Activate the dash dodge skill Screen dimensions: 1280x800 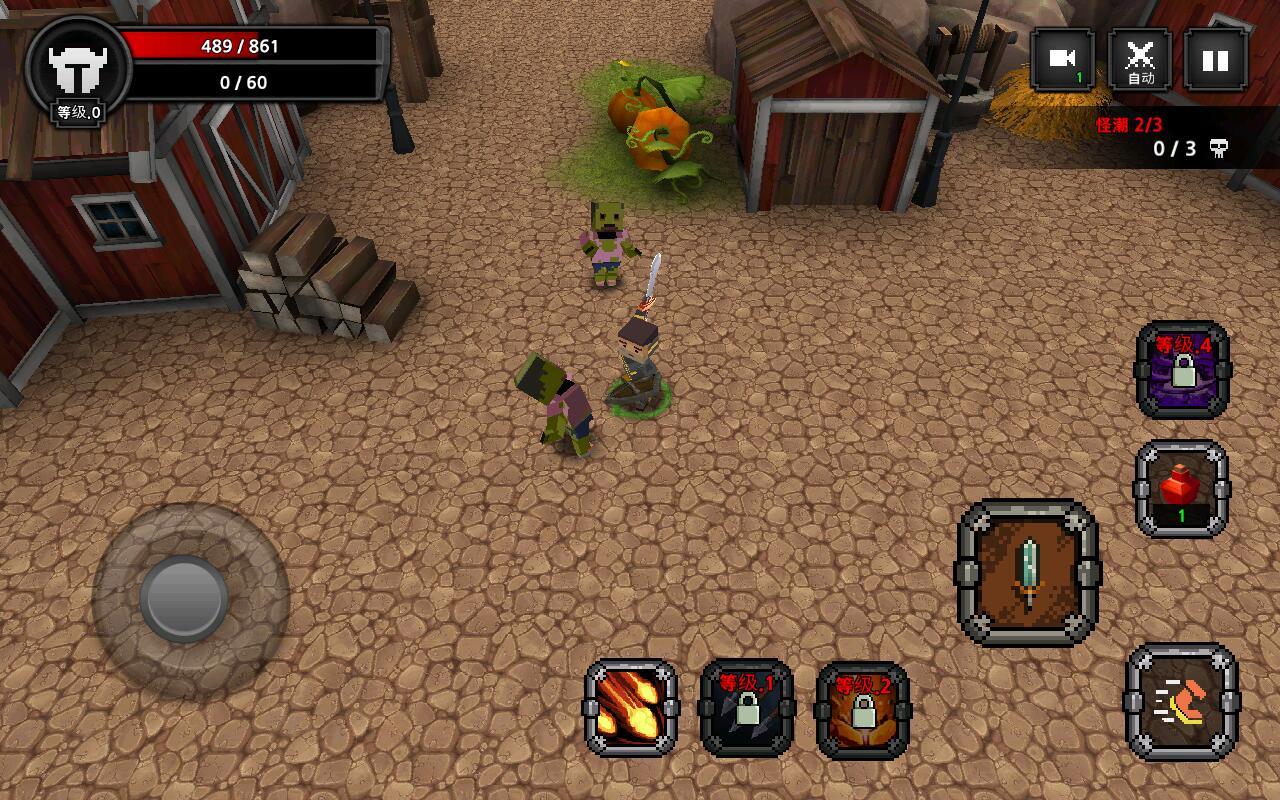tap(1181, 702)
